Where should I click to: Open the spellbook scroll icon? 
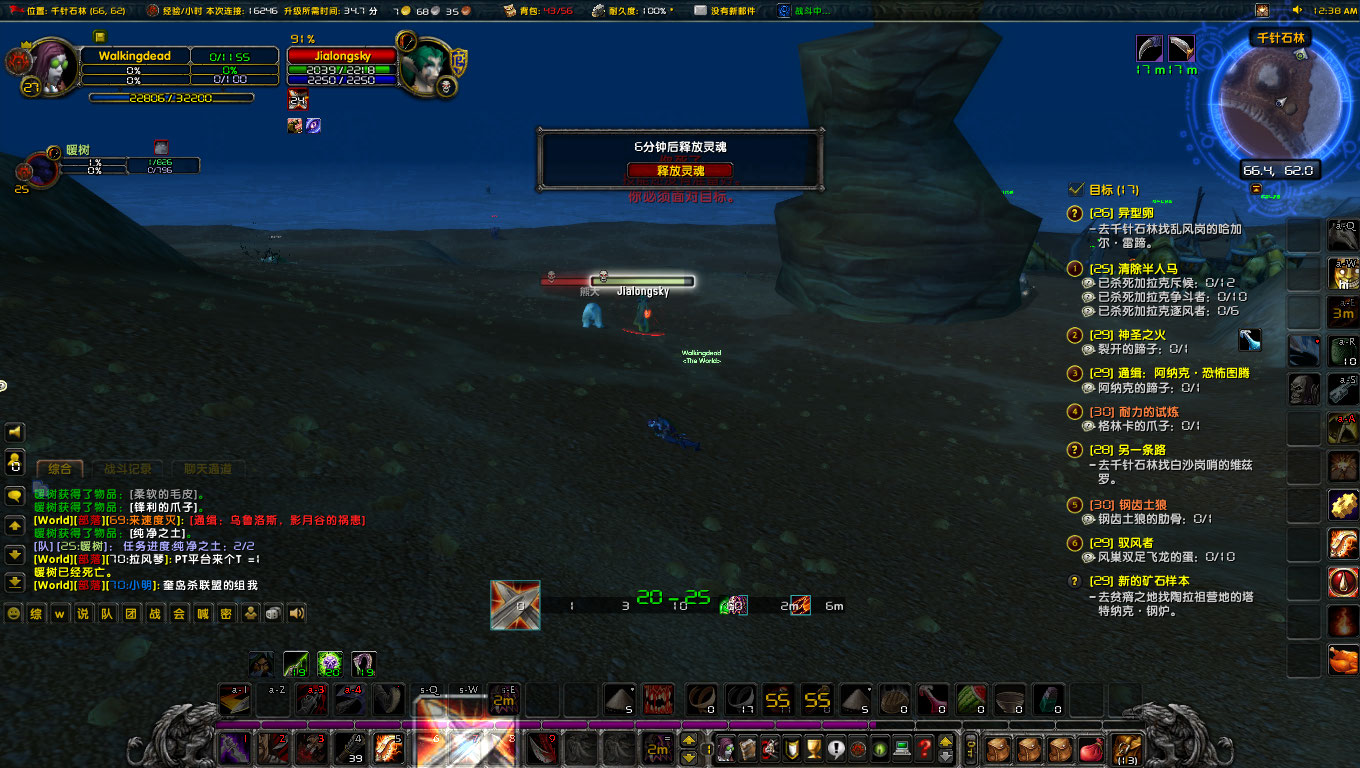point(748,749)
